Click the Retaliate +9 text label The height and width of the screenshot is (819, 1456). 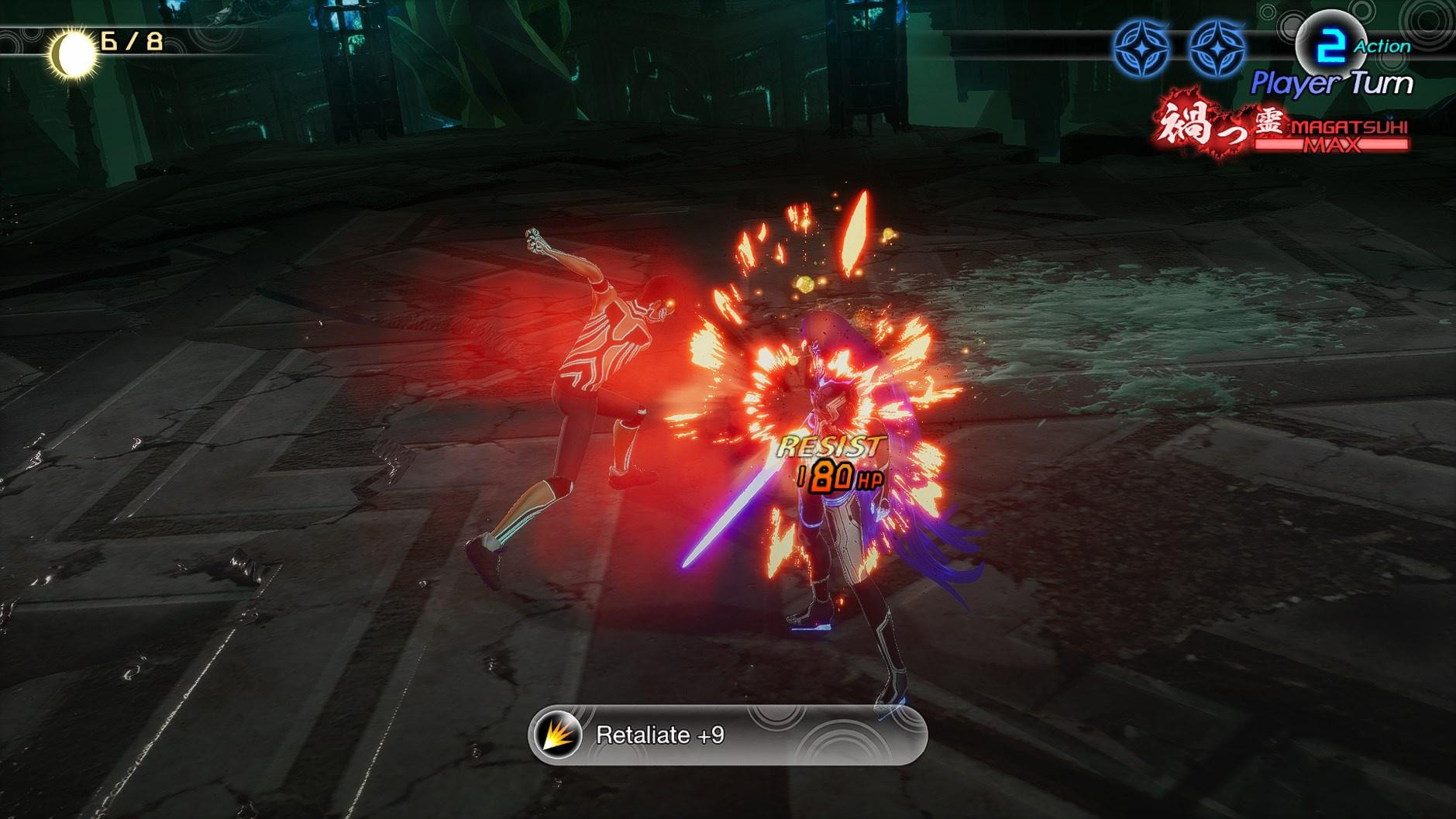[659, 735]
